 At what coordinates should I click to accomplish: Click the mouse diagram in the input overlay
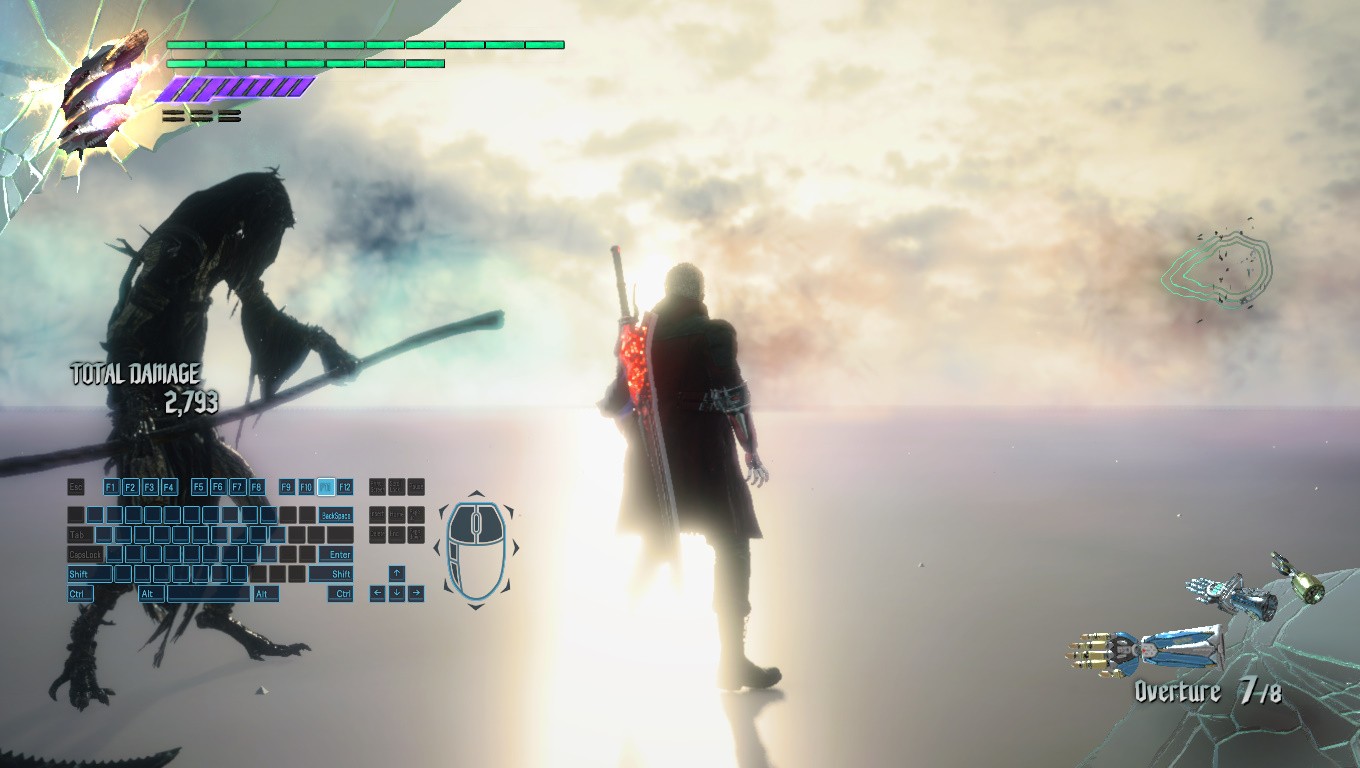(476, 549)
